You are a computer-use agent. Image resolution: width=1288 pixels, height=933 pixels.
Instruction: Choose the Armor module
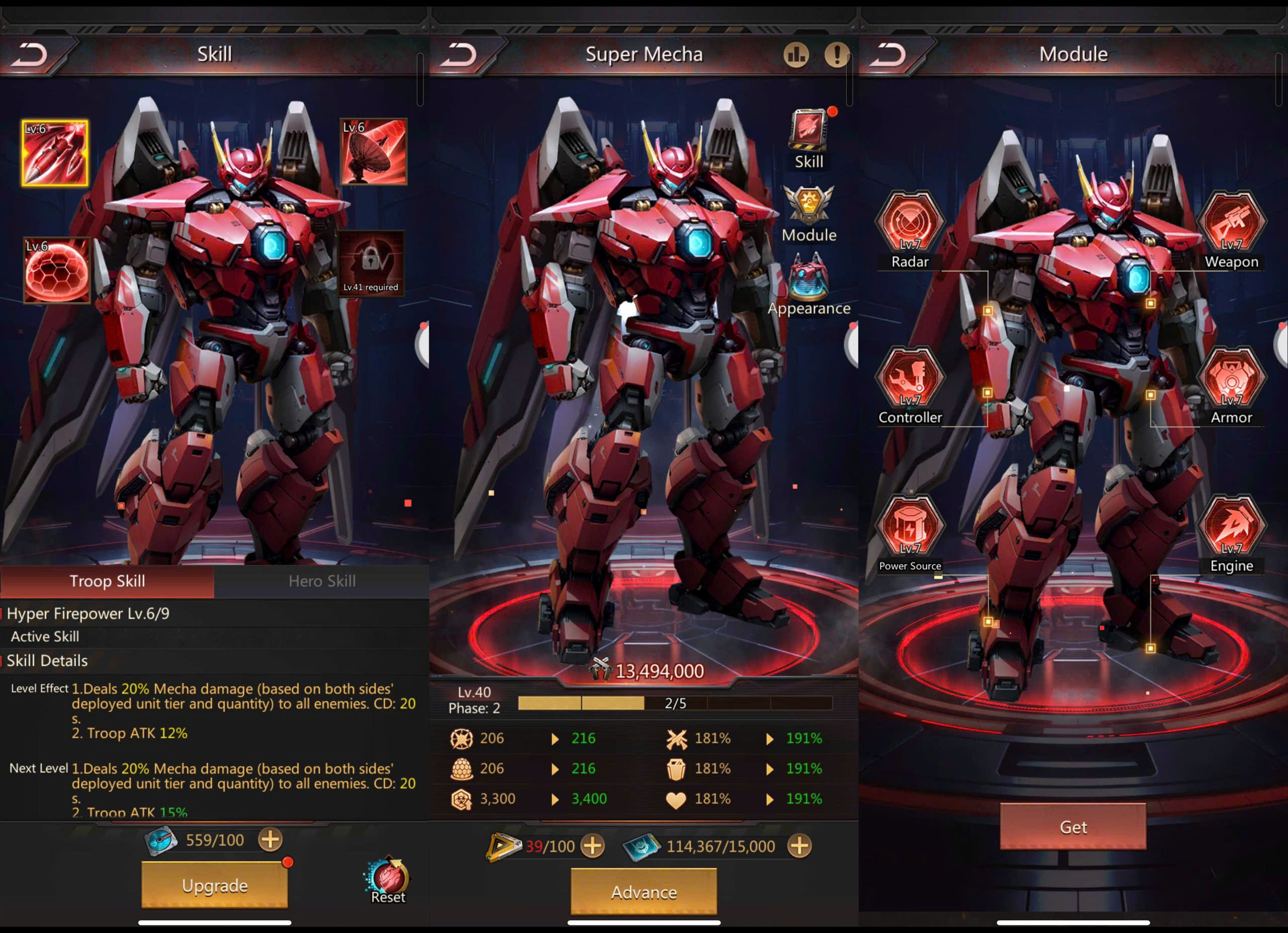point(1231,379)
